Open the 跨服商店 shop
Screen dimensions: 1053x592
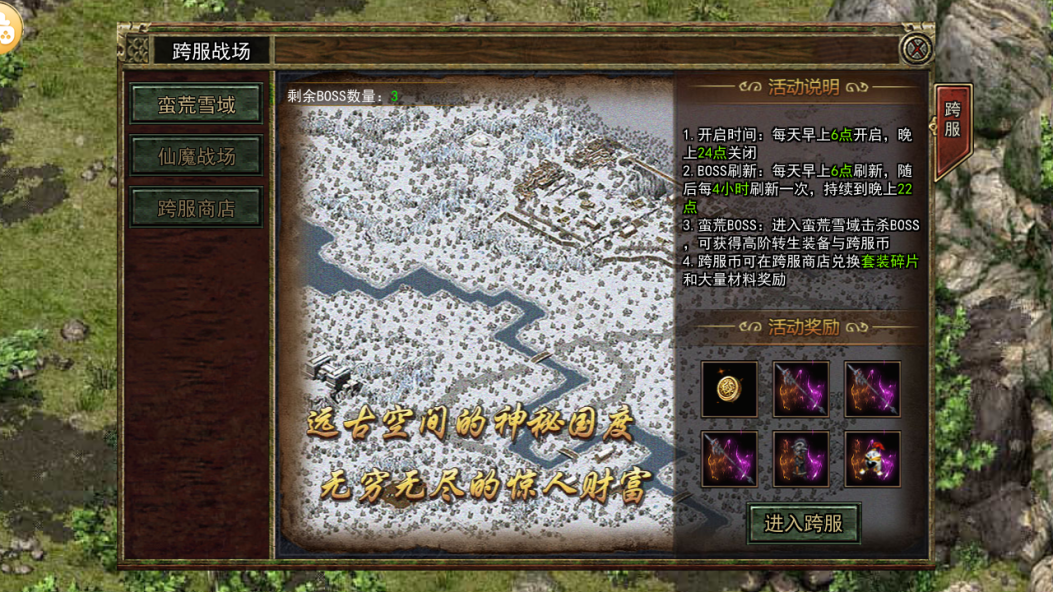(196, 208)
